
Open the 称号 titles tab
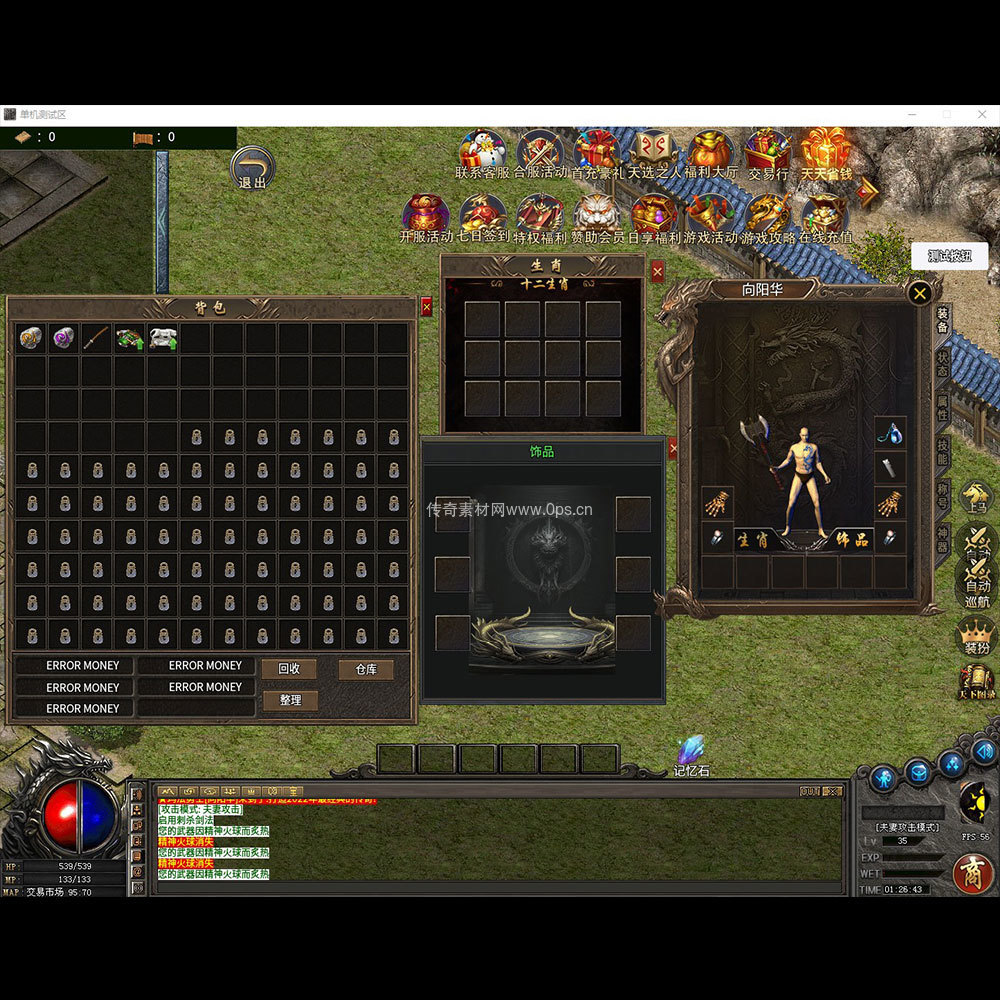(942, 496)
